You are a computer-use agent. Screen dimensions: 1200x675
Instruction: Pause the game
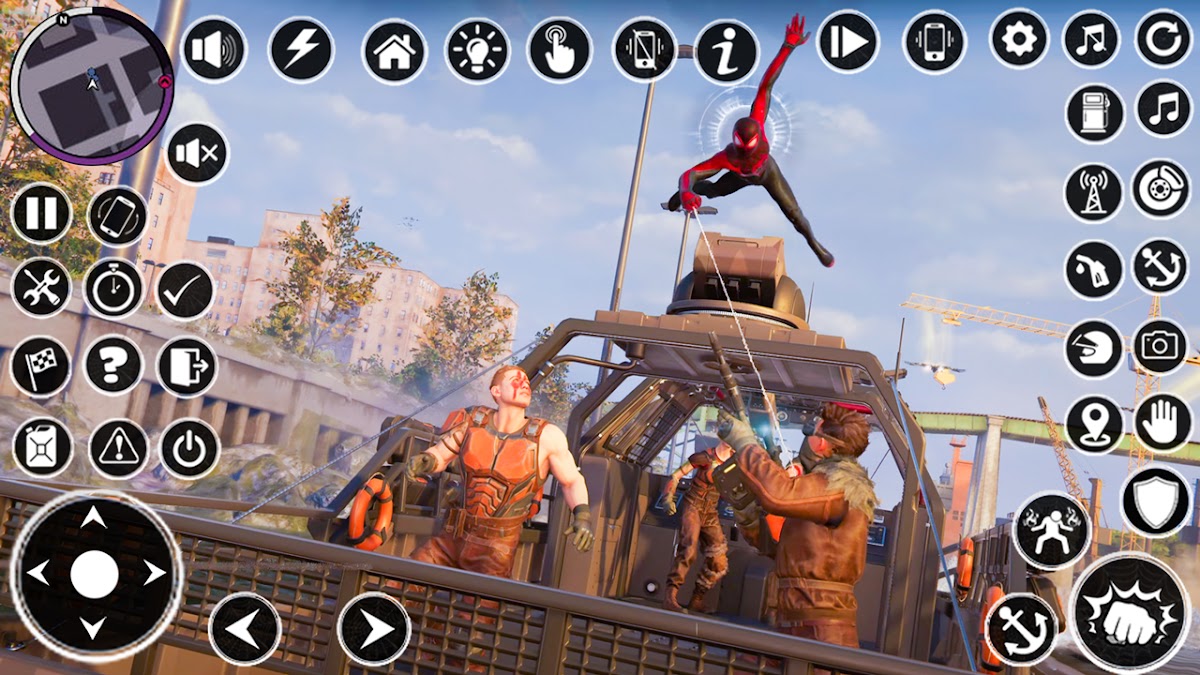(x=42, y=214)
